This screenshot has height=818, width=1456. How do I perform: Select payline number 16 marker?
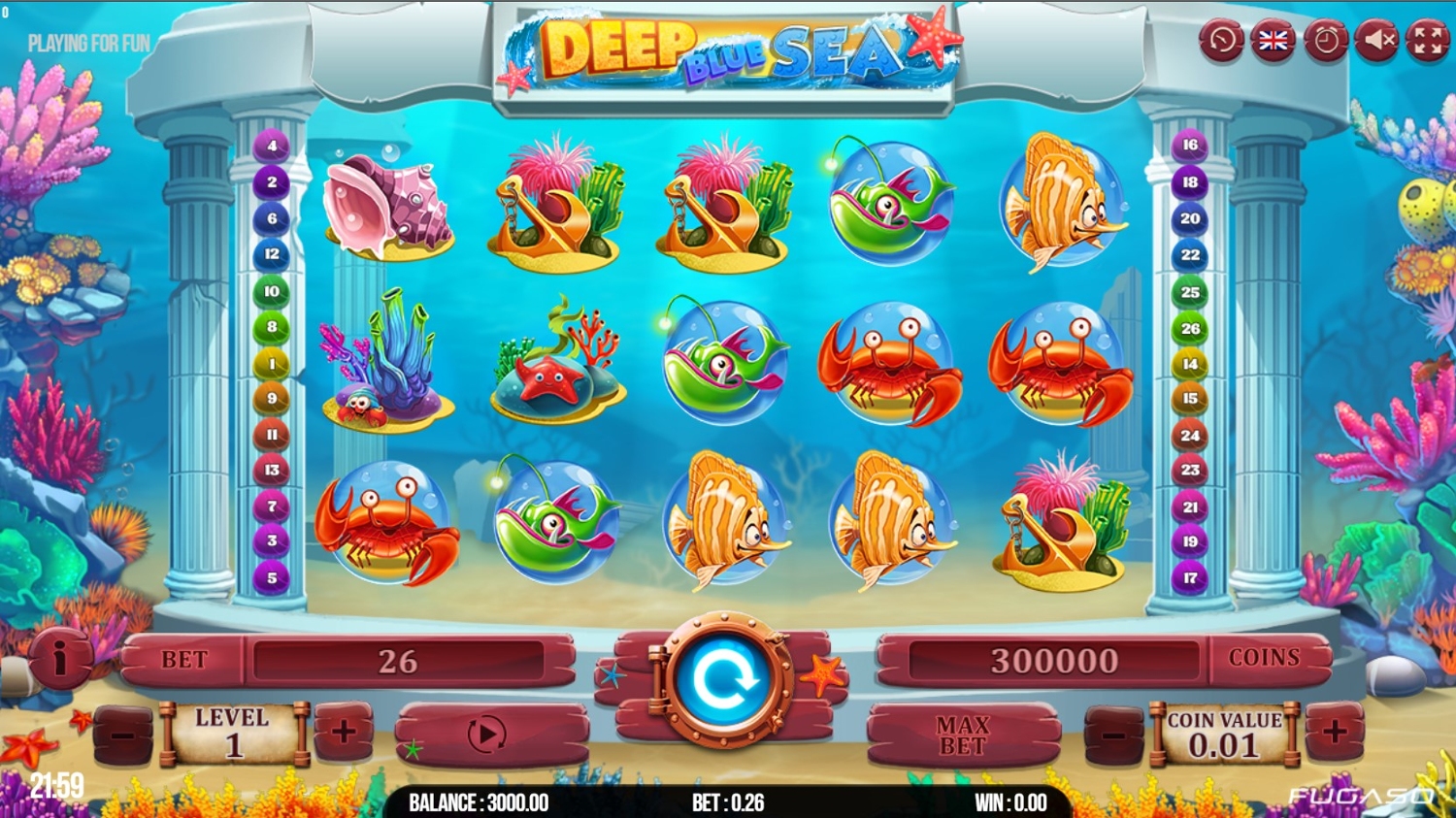tap(1190, 146)
